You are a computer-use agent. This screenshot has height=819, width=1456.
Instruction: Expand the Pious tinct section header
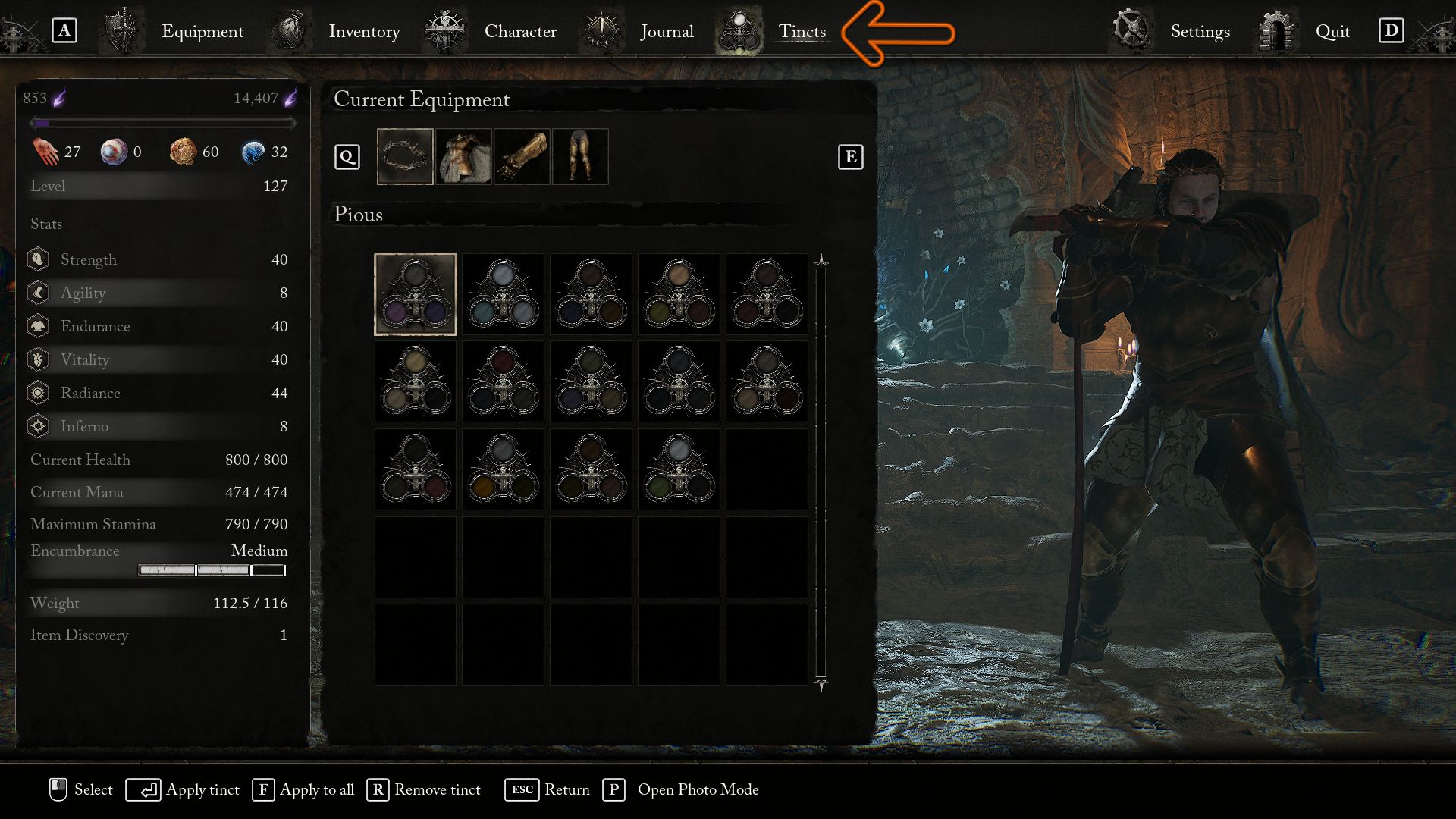(x=357, y=215)
